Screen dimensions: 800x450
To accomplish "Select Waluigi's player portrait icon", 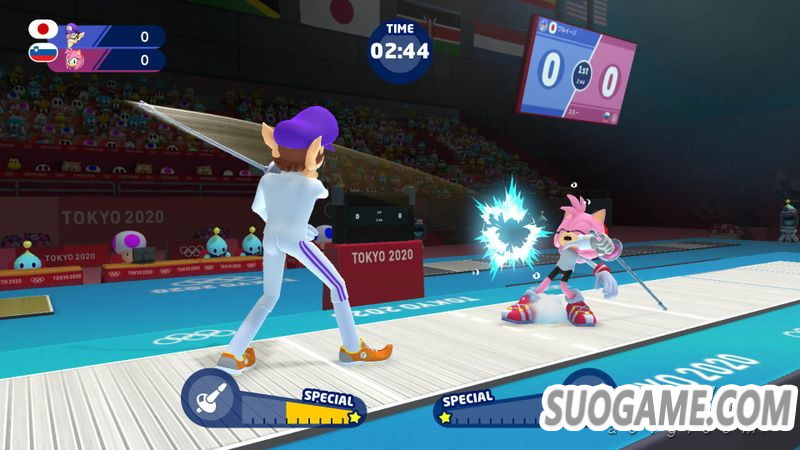I will [x=72, y=36].
